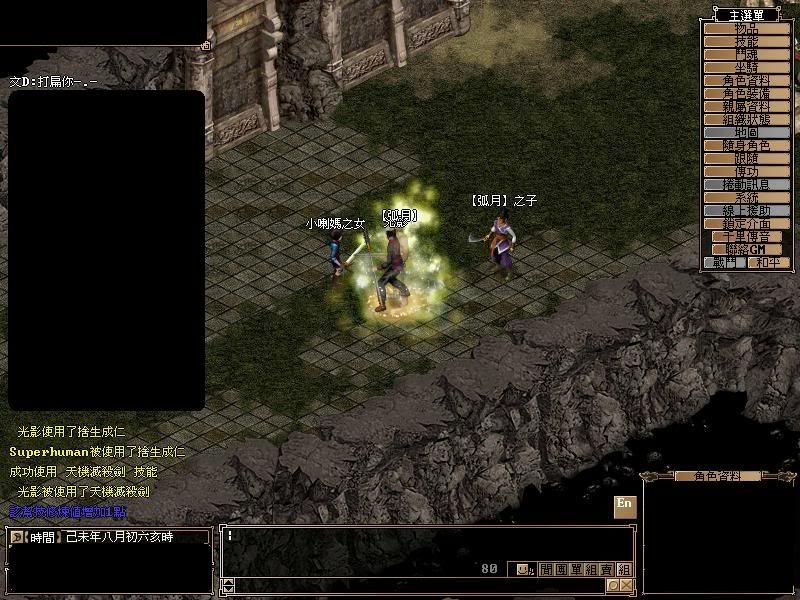The height and width of the screenshot is (600, 800).
Task: View the 組織狀態 organization status
Action: click(746, 119)
